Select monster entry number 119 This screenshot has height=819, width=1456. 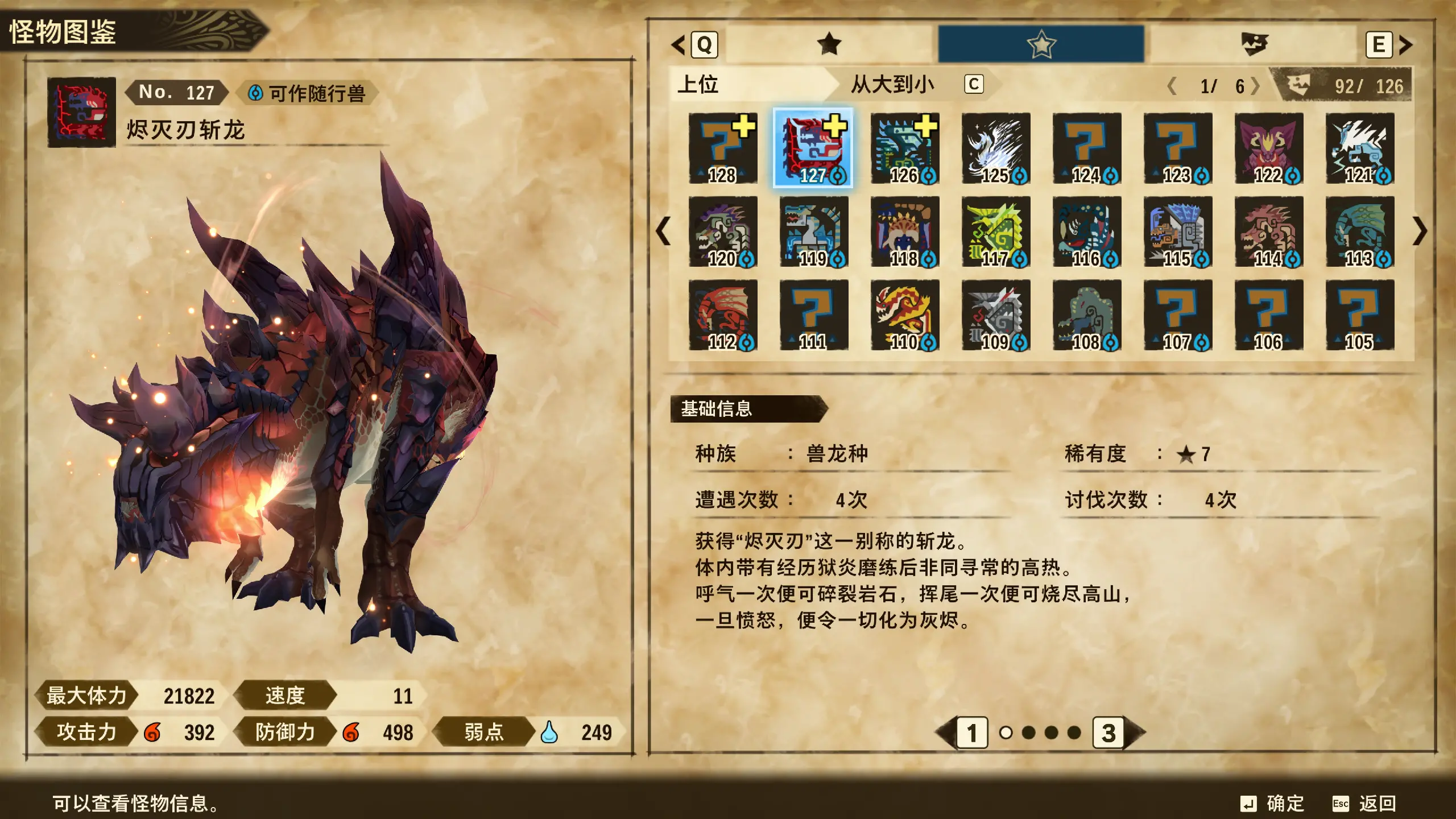(x=813, y=231)
